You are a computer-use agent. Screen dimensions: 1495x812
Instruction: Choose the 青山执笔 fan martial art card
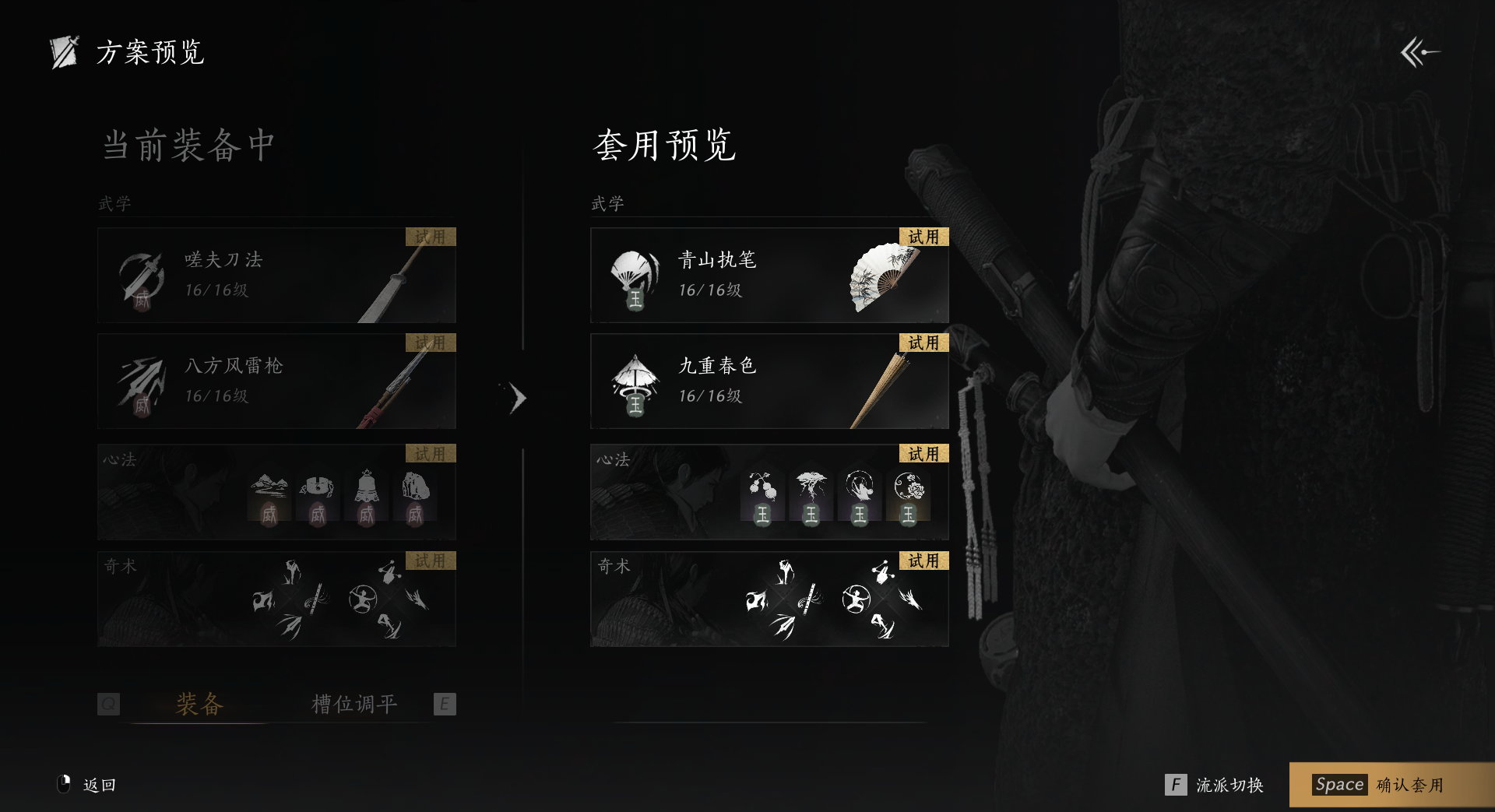769,276
